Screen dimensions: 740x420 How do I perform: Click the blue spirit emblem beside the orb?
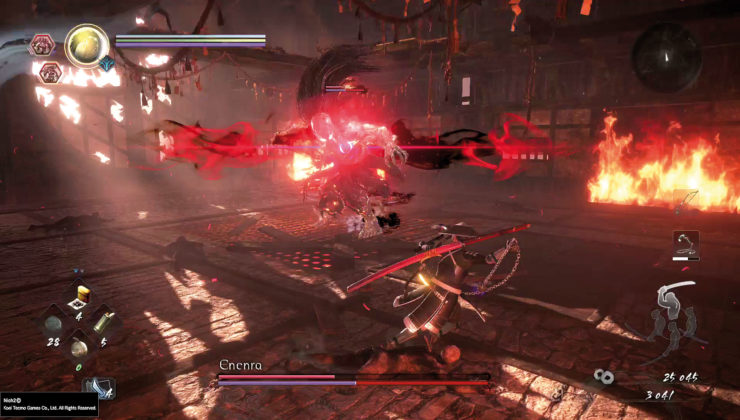(106, 63)
